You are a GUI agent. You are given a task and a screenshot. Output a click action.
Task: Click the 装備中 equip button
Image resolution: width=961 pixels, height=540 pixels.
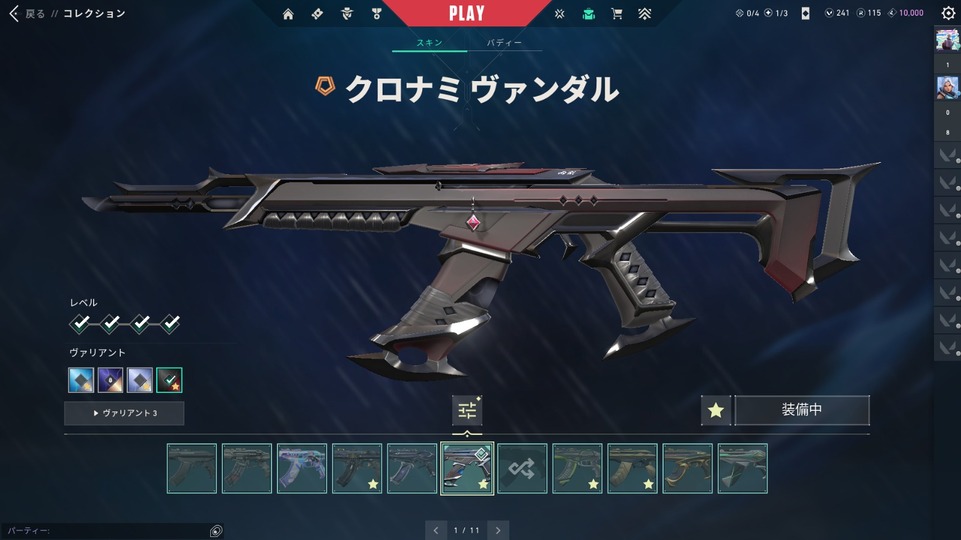[x=801, y=410]
